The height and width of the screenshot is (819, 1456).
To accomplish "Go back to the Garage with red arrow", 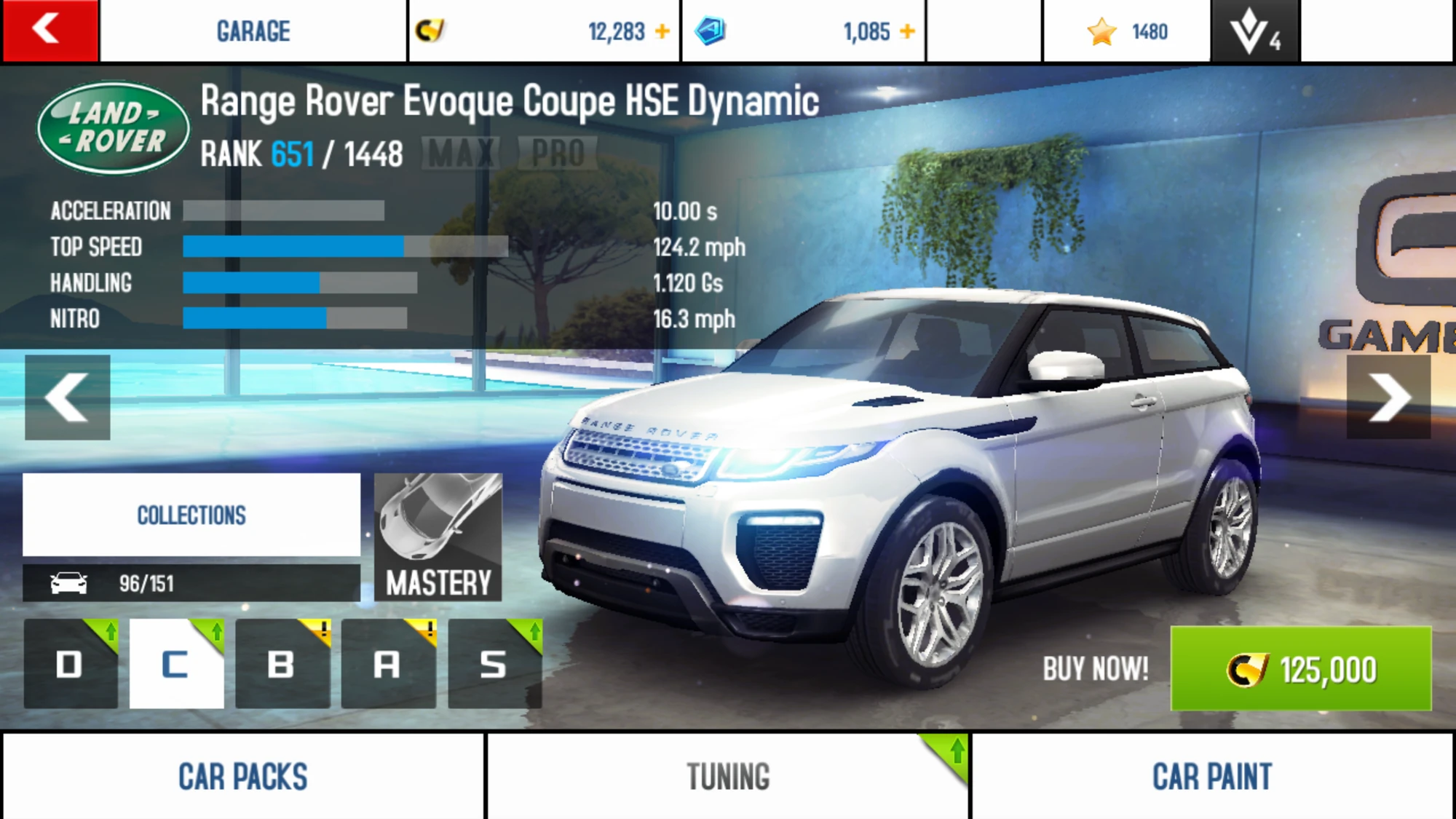I will tap(48, 31).
